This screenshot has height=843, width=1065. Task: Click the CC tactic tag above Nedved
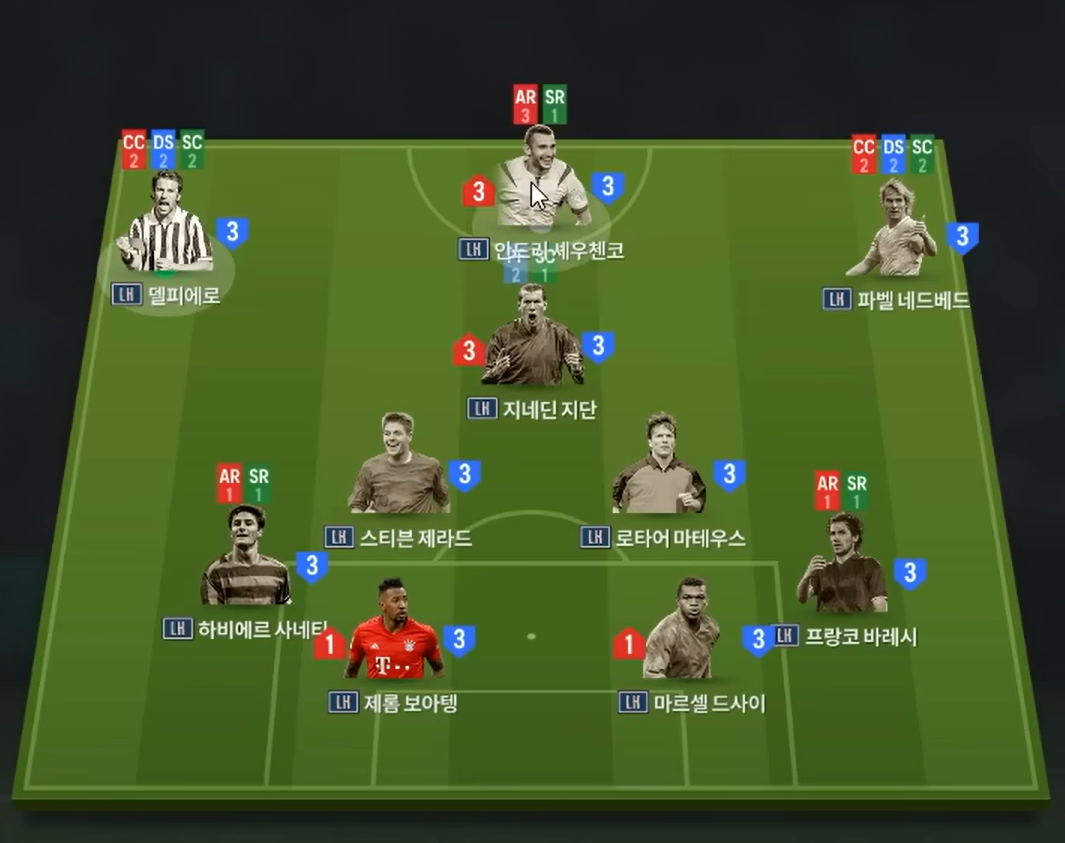click(x=864, y=154)
